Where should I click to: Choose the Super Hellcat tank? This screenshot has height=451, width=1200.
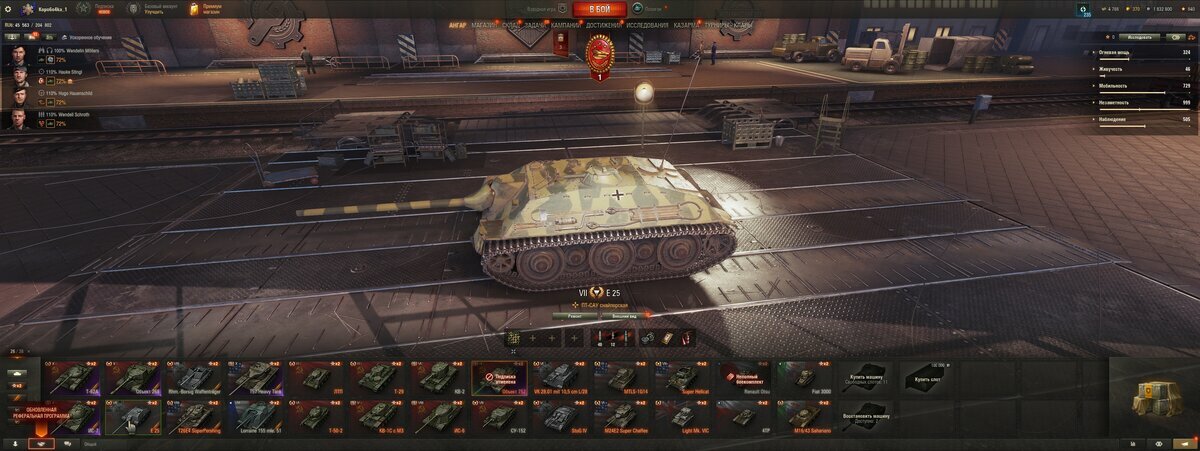tap(684, 378)
